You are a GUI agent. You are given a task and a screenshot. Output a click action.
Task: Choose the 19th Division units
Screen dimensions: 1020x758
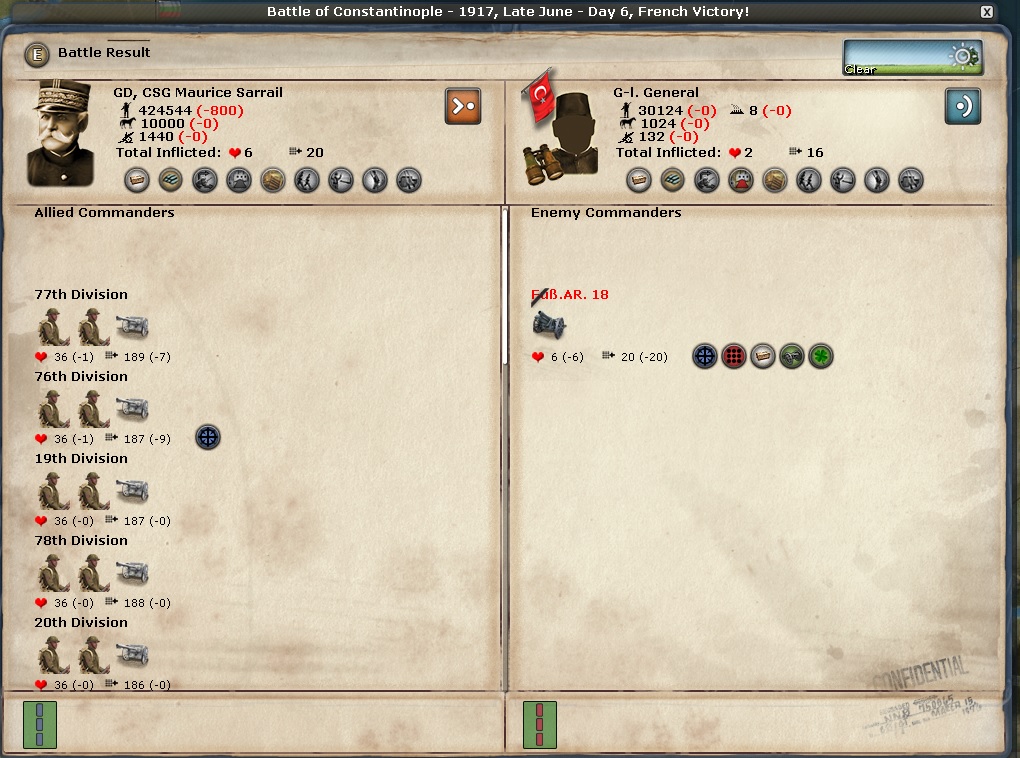93,490
